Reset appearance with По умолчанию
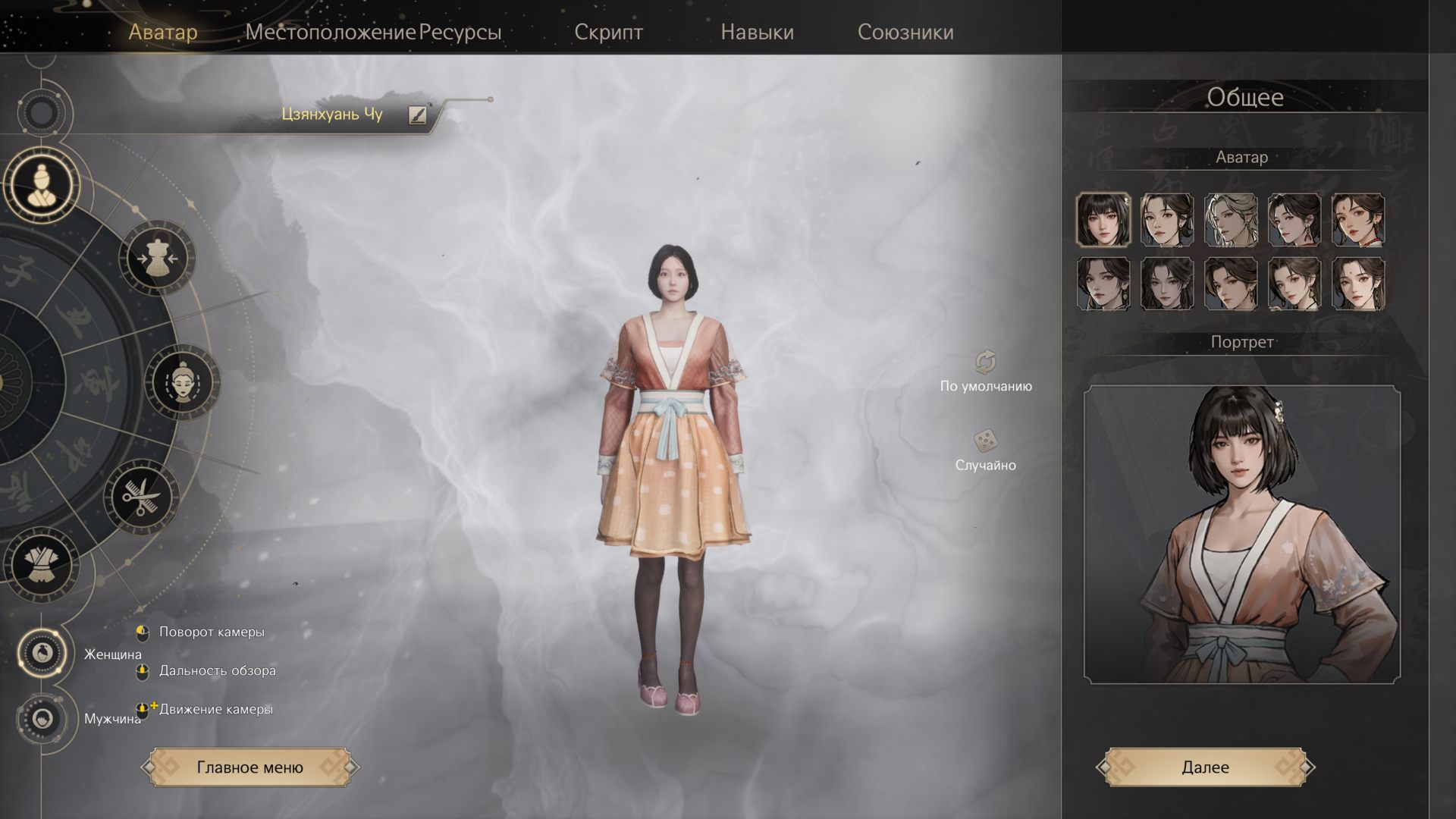1456x819 pixels. [985, 363]
